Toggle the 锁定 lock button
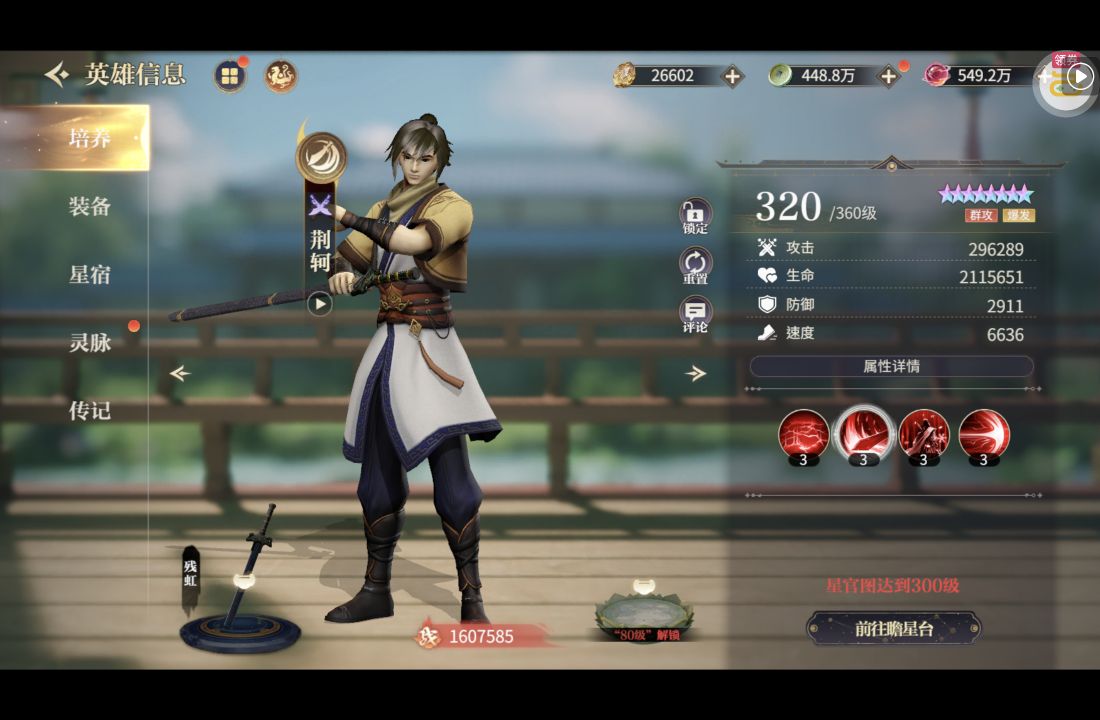This screenshot has width=1100, height=720. click(x=695, y=215)
